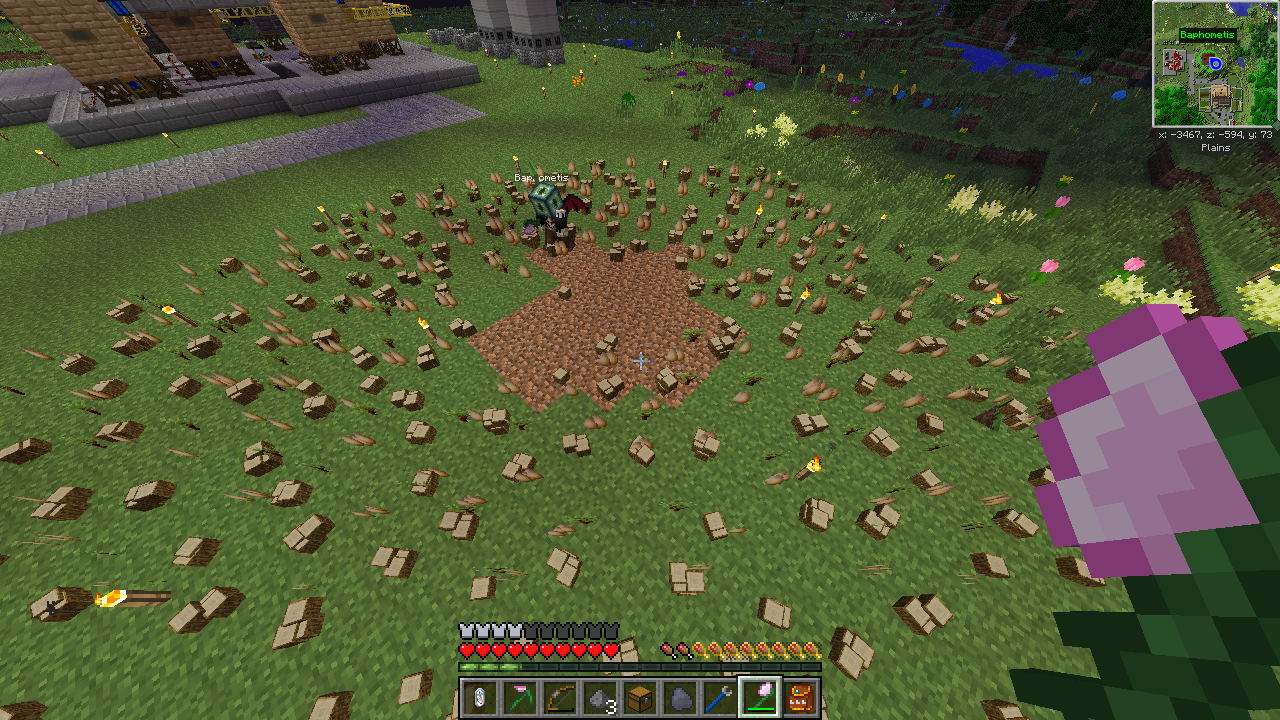This screenshot has width=1280, height=720.
Task: Click the minimap in the corner
Action: 1215,64
